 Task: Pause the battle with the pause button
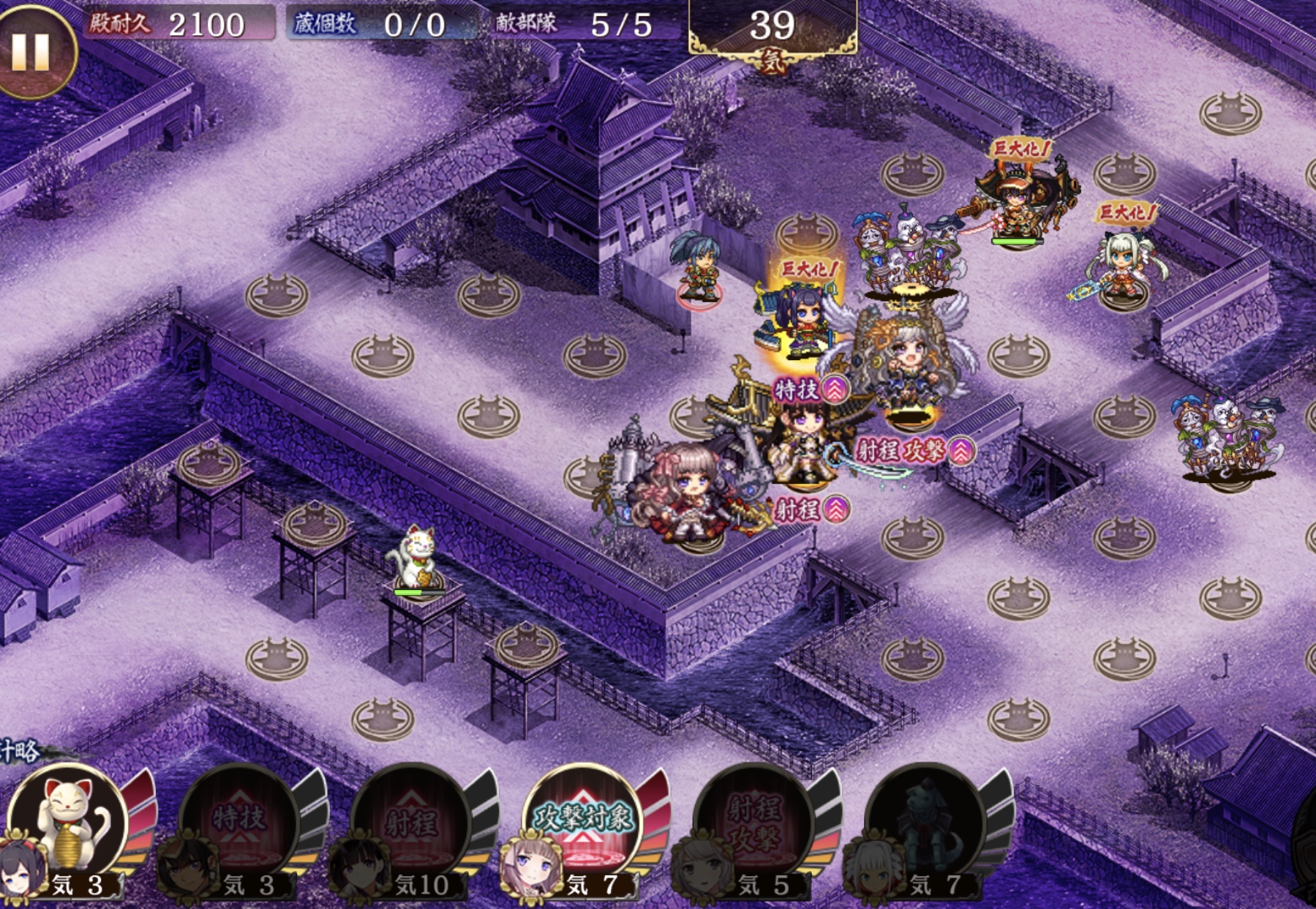coord(31,53)
